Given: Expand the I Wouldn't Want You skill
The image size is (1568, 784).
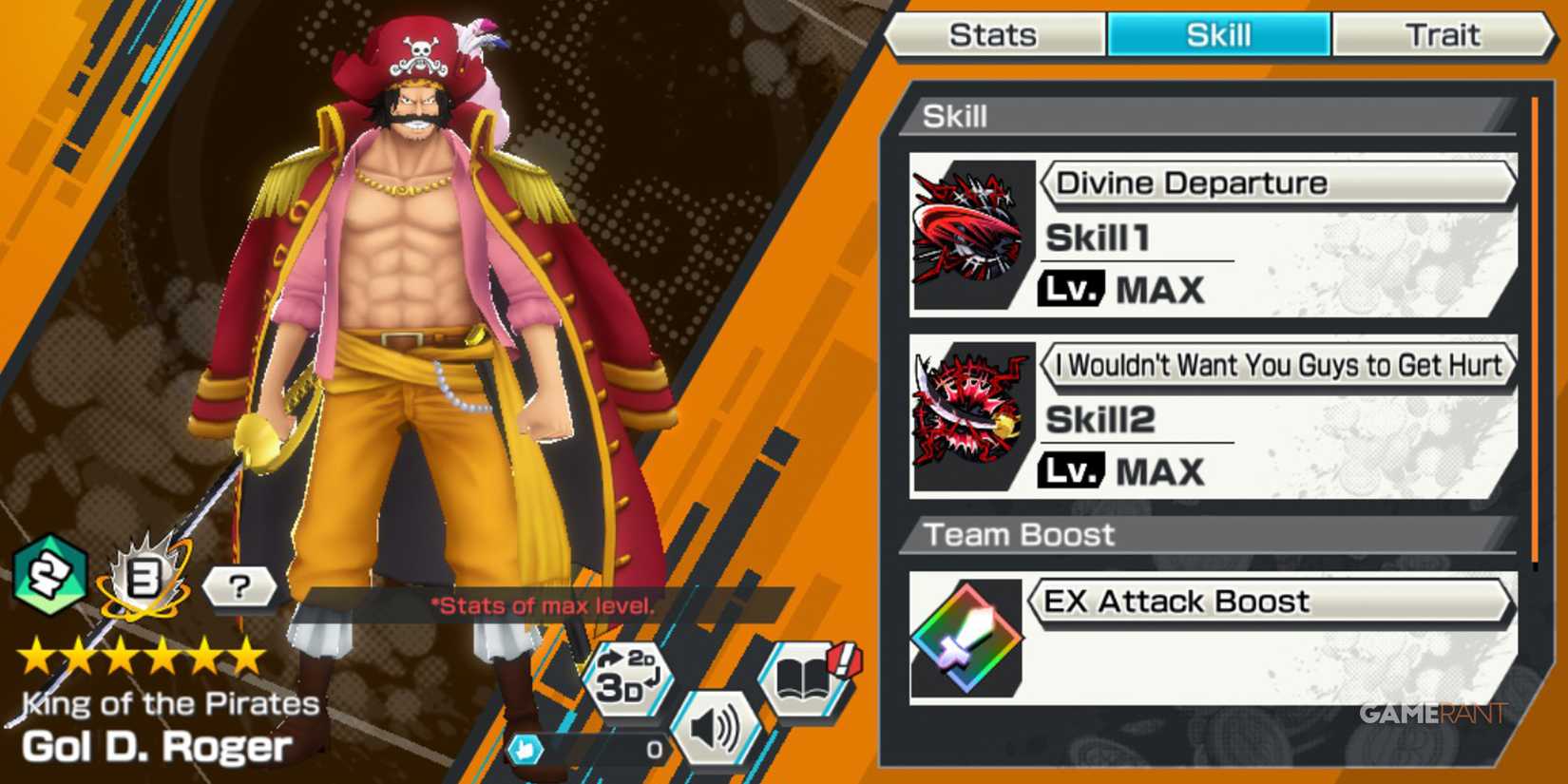Looking at the screenshot, I should [1278, 365].
